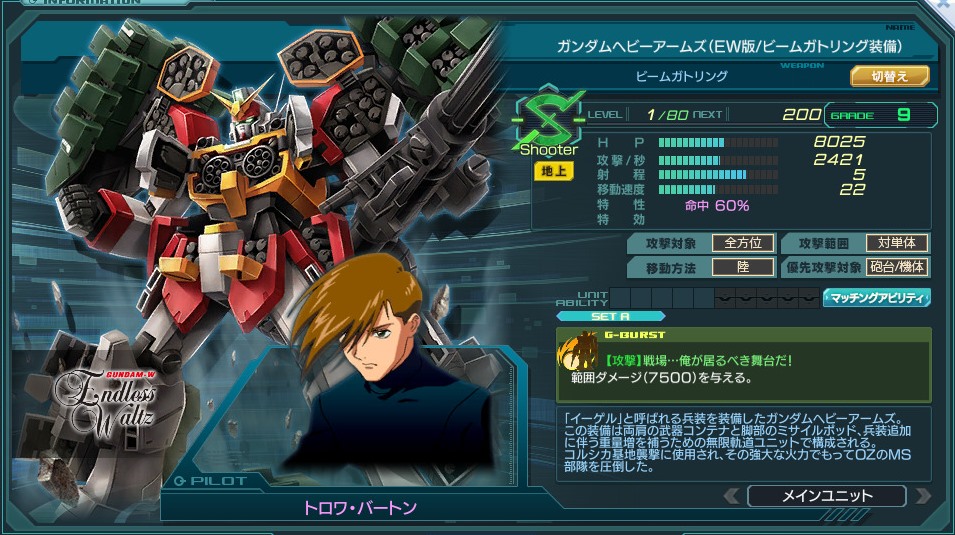Image resolution: width=955 pixels, height=535 pixels.
Task: Open マッチングアビリティ matching ability panel
Action: (876, 297)
